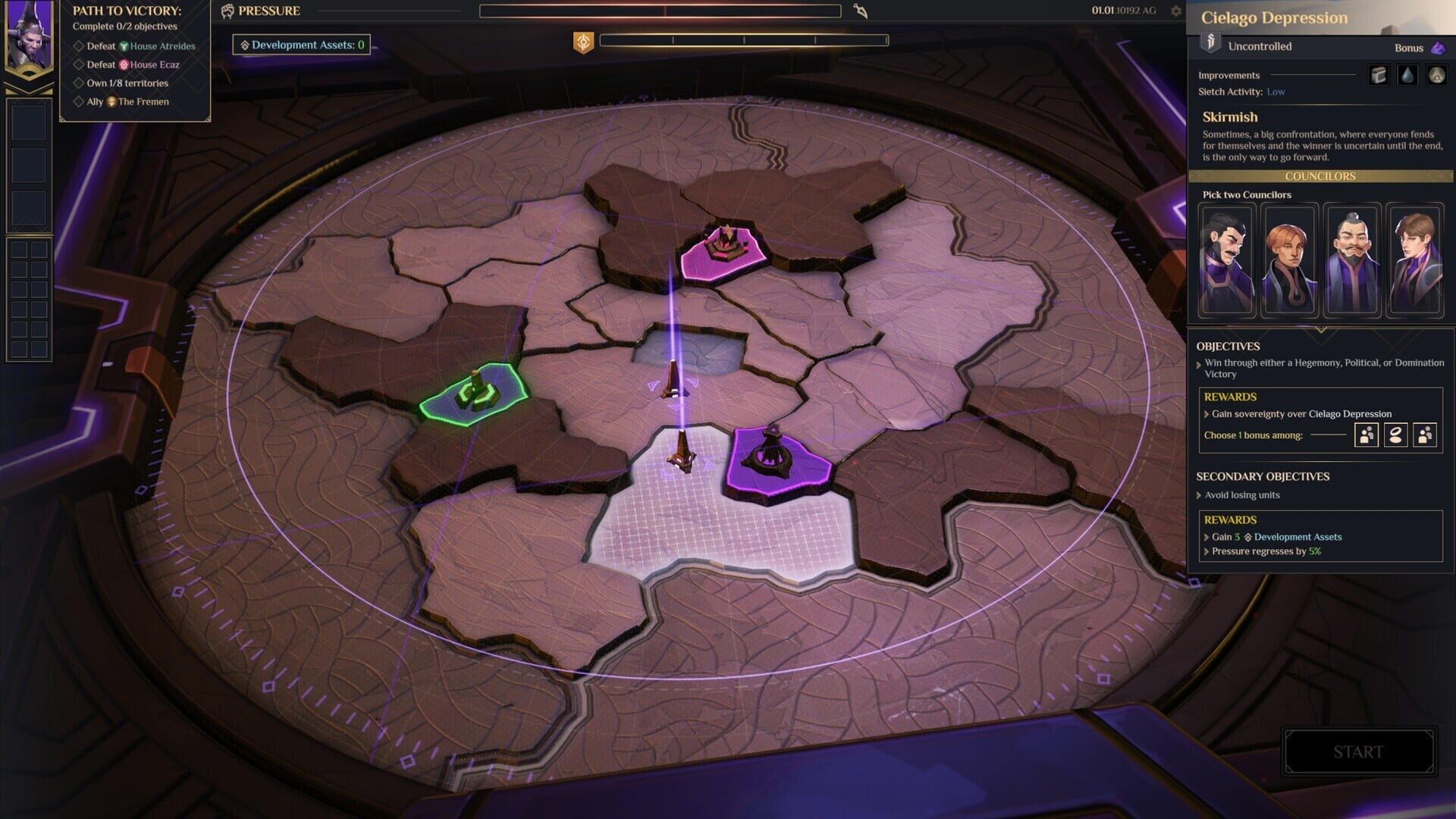Click the water droplet improvement icon
The width and height of the screenshot is (1456, 819).
click(1407, 74)
